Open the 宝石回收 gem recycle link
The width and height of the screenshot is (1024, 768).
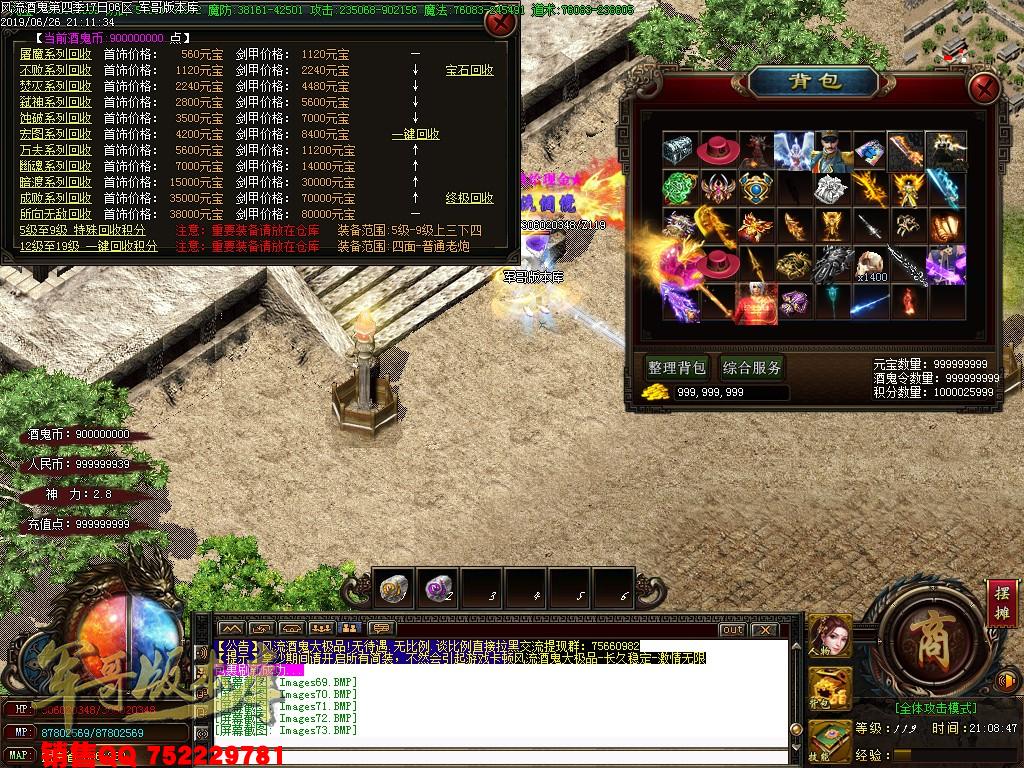pos(469,70)
